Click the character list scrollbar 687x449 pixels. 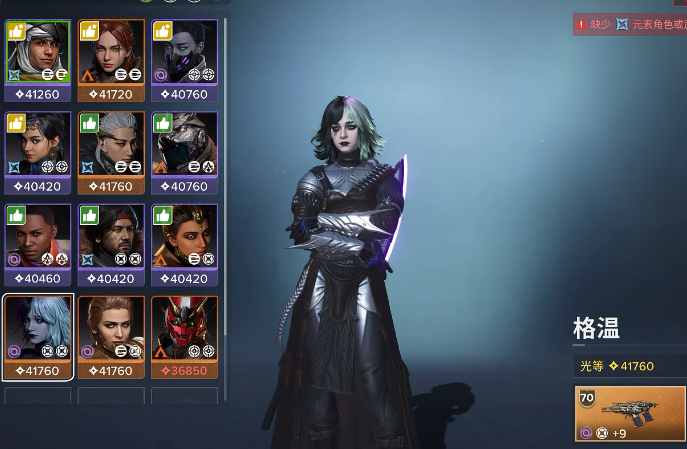click(x=225, y=150)
